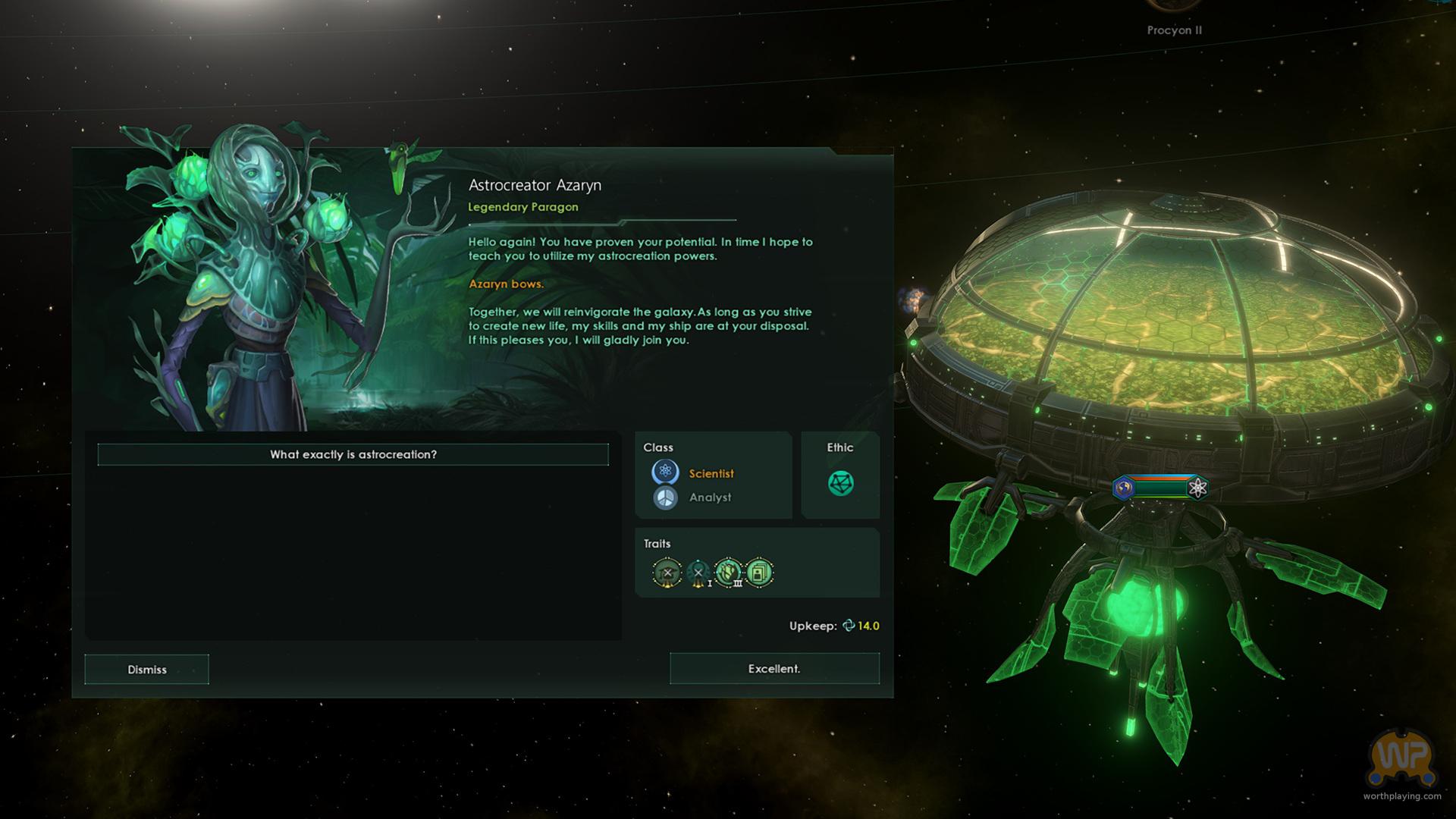Inspect the graduation cap trait icon
The height and width of the screenshot is (819, 1456).
(667, 573)
